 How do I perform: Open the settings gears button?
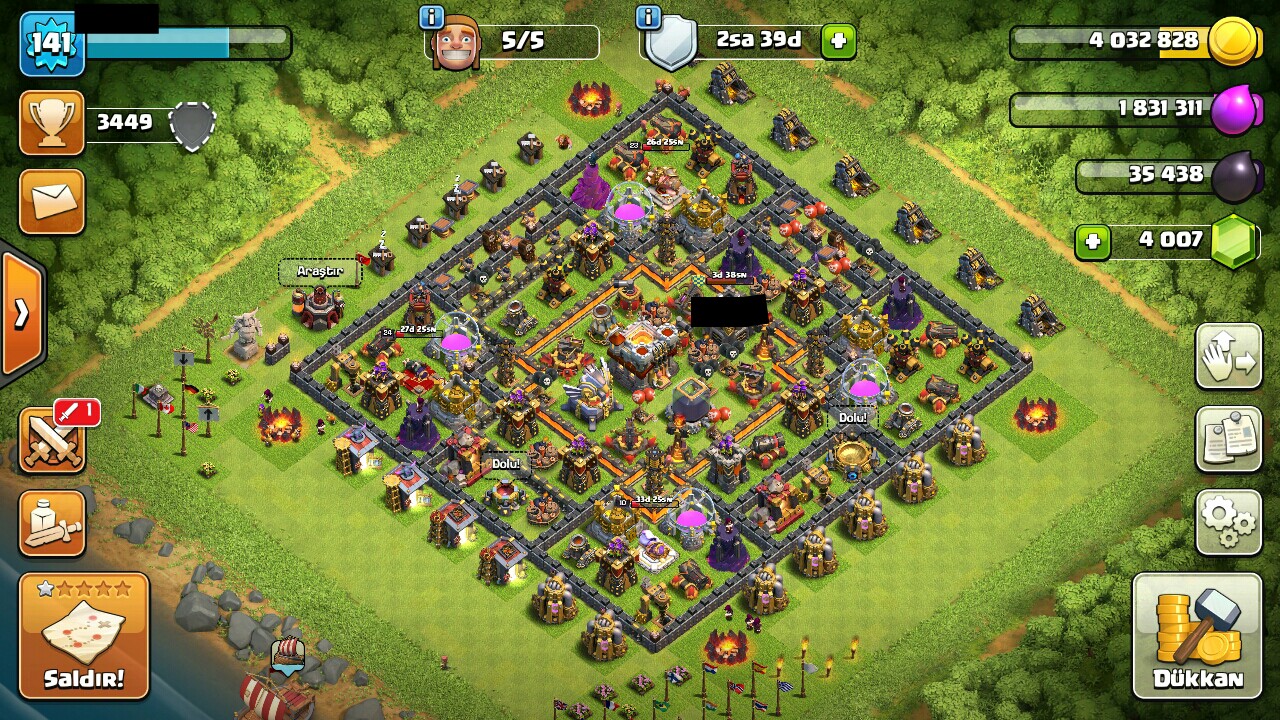click(x=1228, y=522)
